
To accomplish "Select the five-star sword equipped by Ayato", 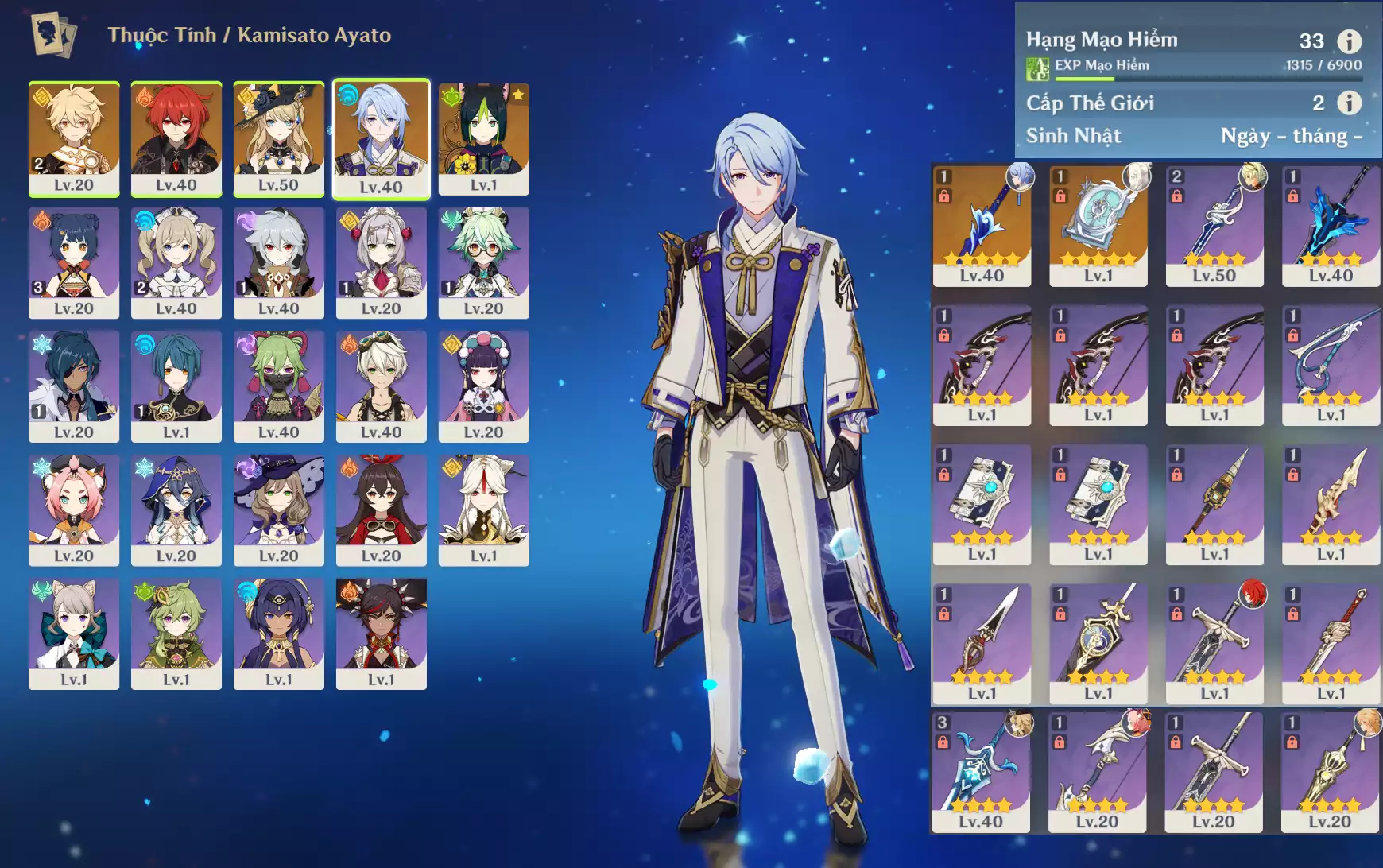I will (x=982, y=225).
